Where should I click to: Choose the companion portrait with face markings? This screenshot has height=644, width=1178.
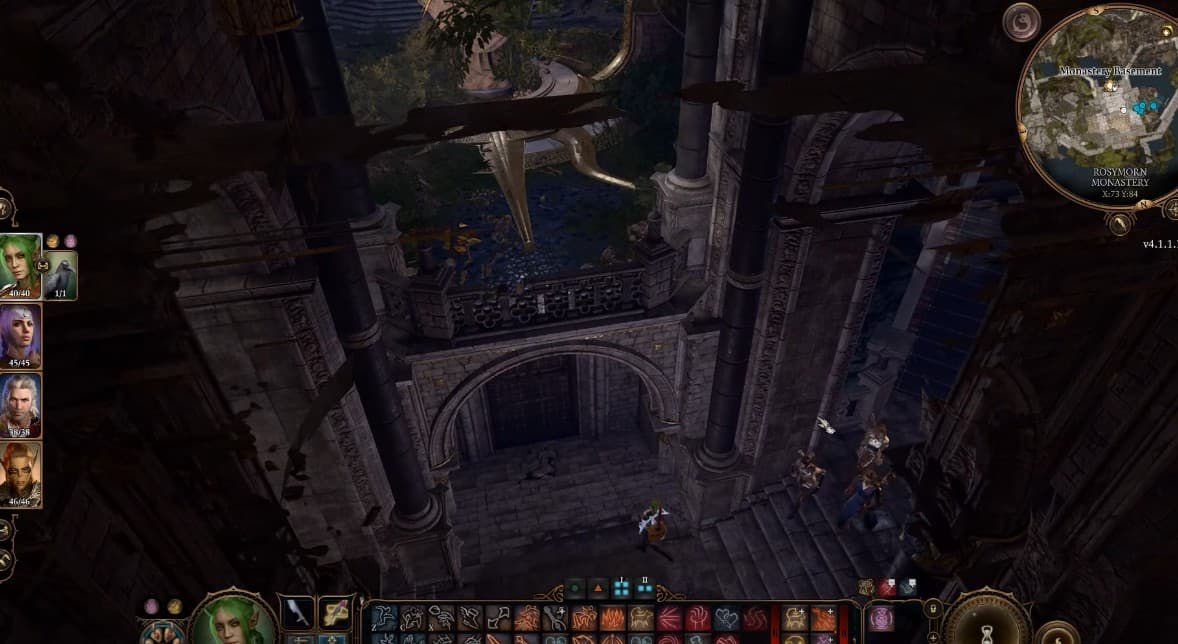[20, 474]
